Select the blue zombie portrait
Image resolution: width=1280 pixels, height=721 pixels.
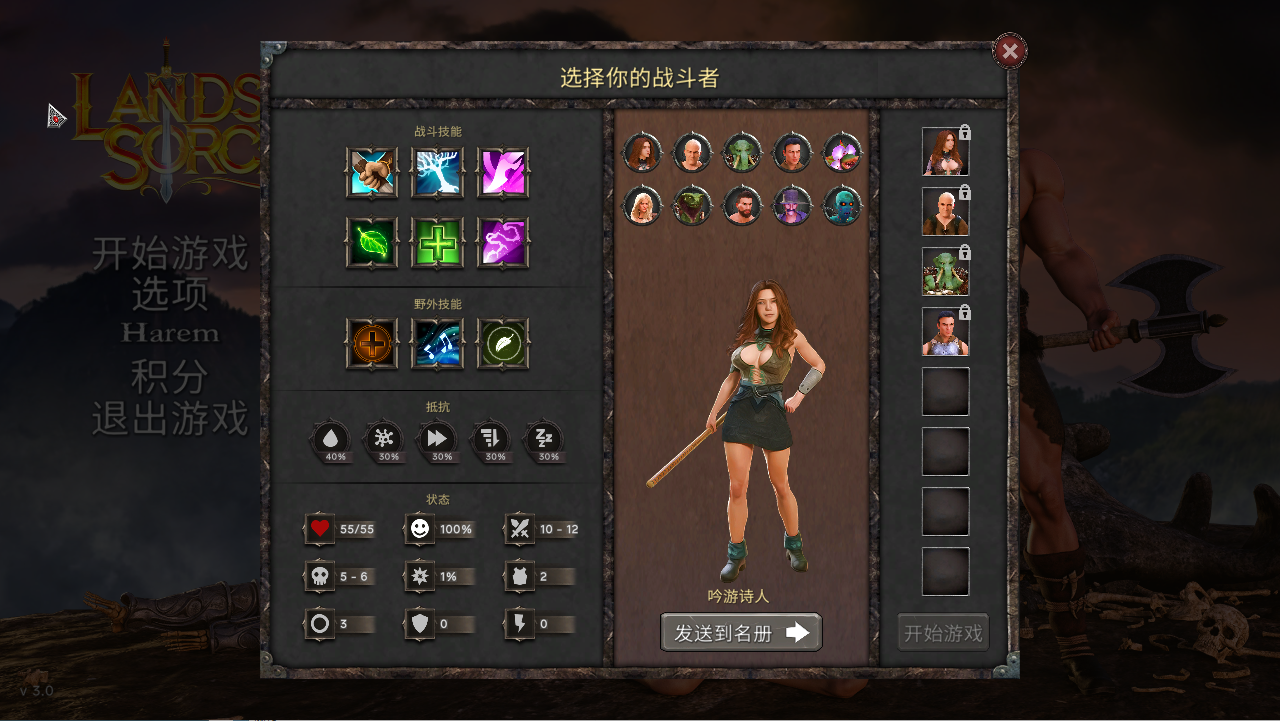coord(842,206)
